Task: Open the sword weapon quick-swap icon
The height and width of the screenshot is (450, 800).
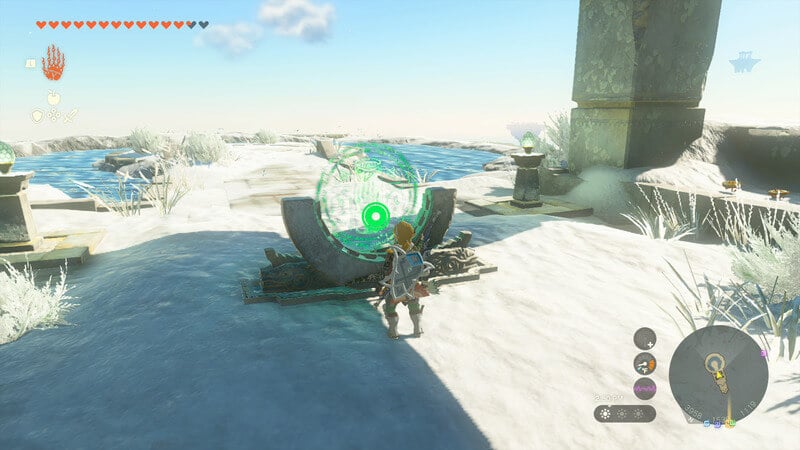Action: [70, 116]
